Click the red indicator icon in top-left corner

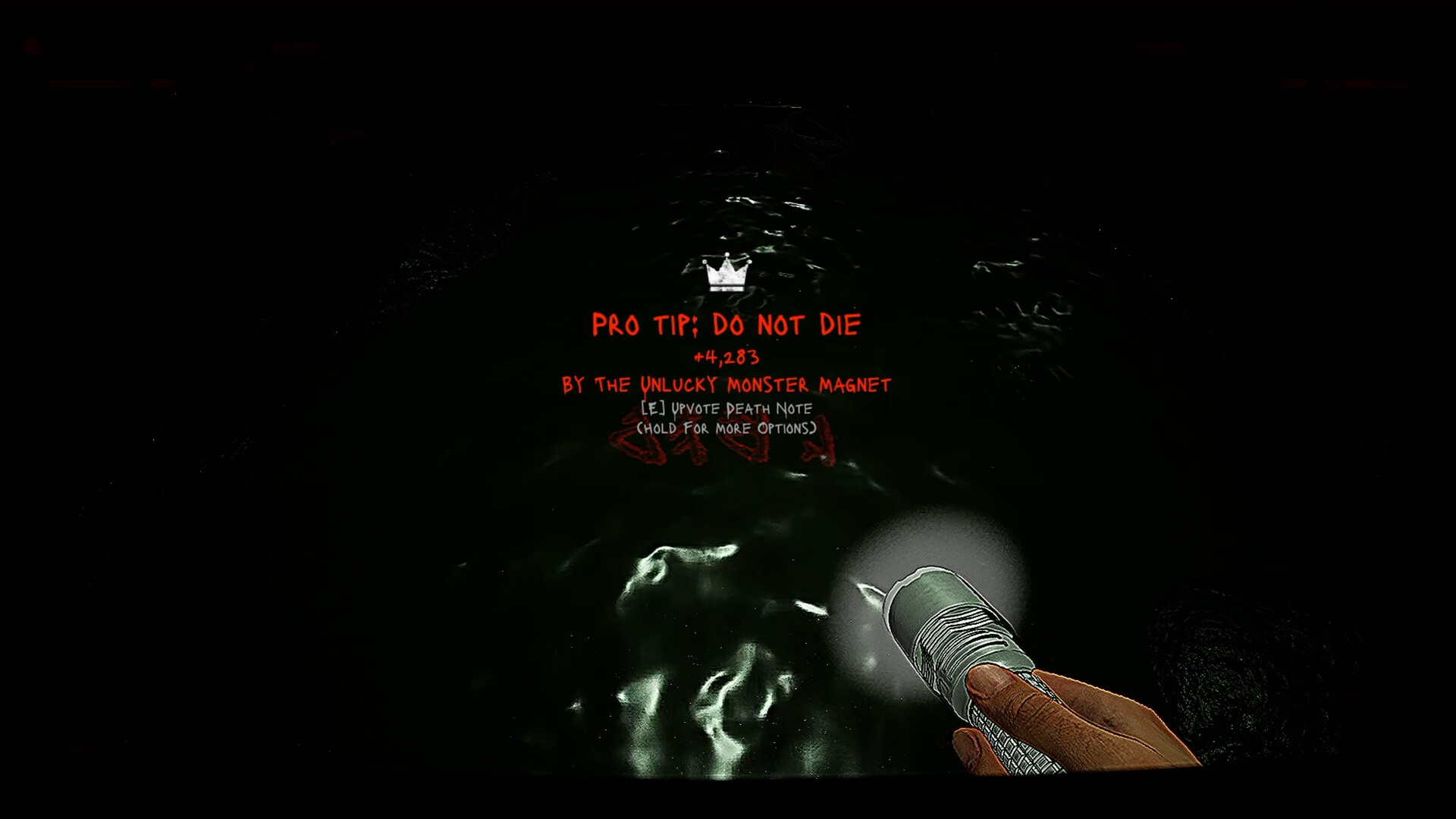(33, 45)
